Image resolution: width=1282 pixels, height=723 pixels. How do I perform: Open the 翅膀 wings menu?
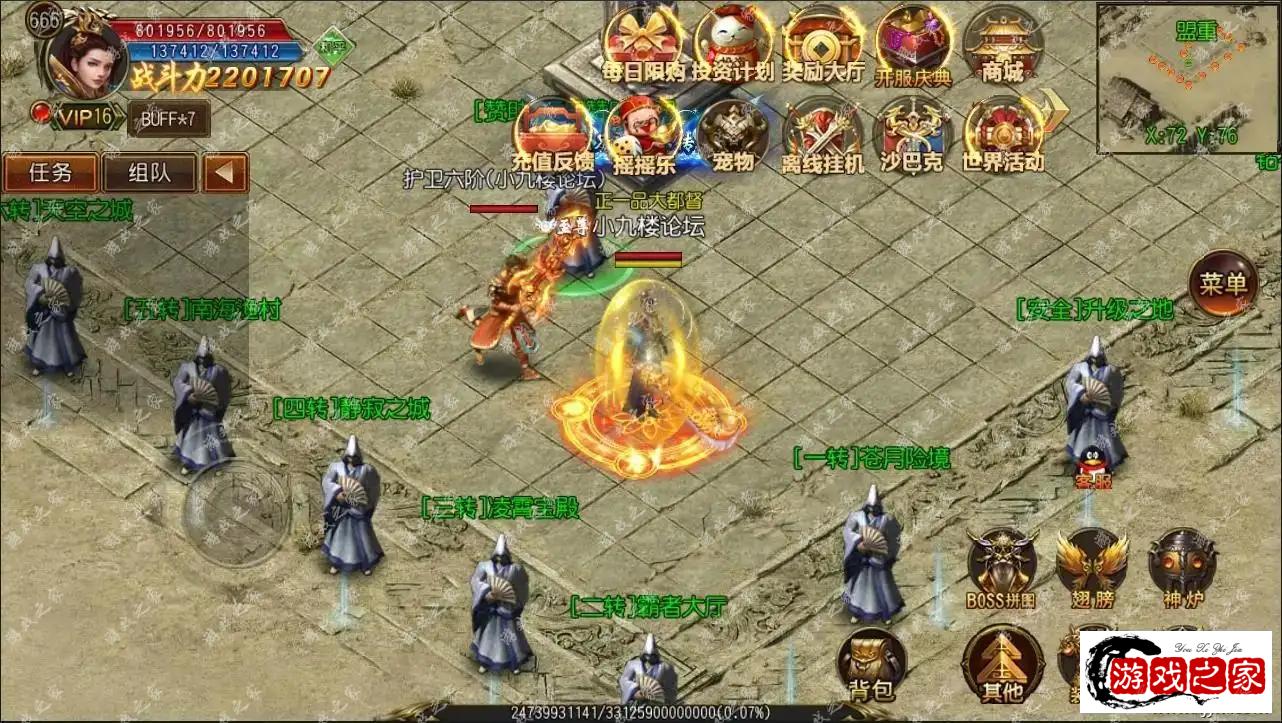1091,568
